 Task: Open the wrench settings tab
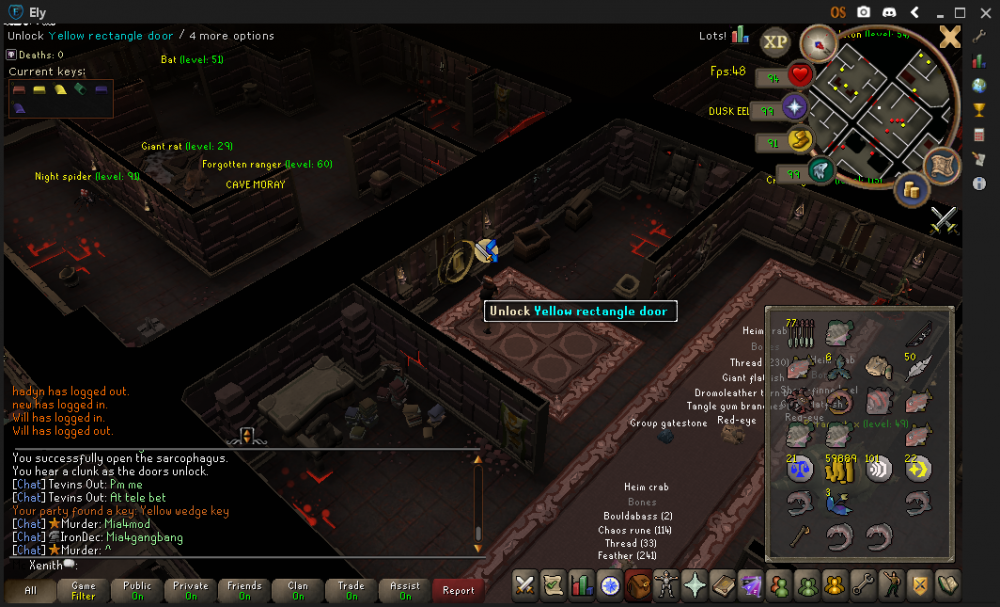click(861, 584)
